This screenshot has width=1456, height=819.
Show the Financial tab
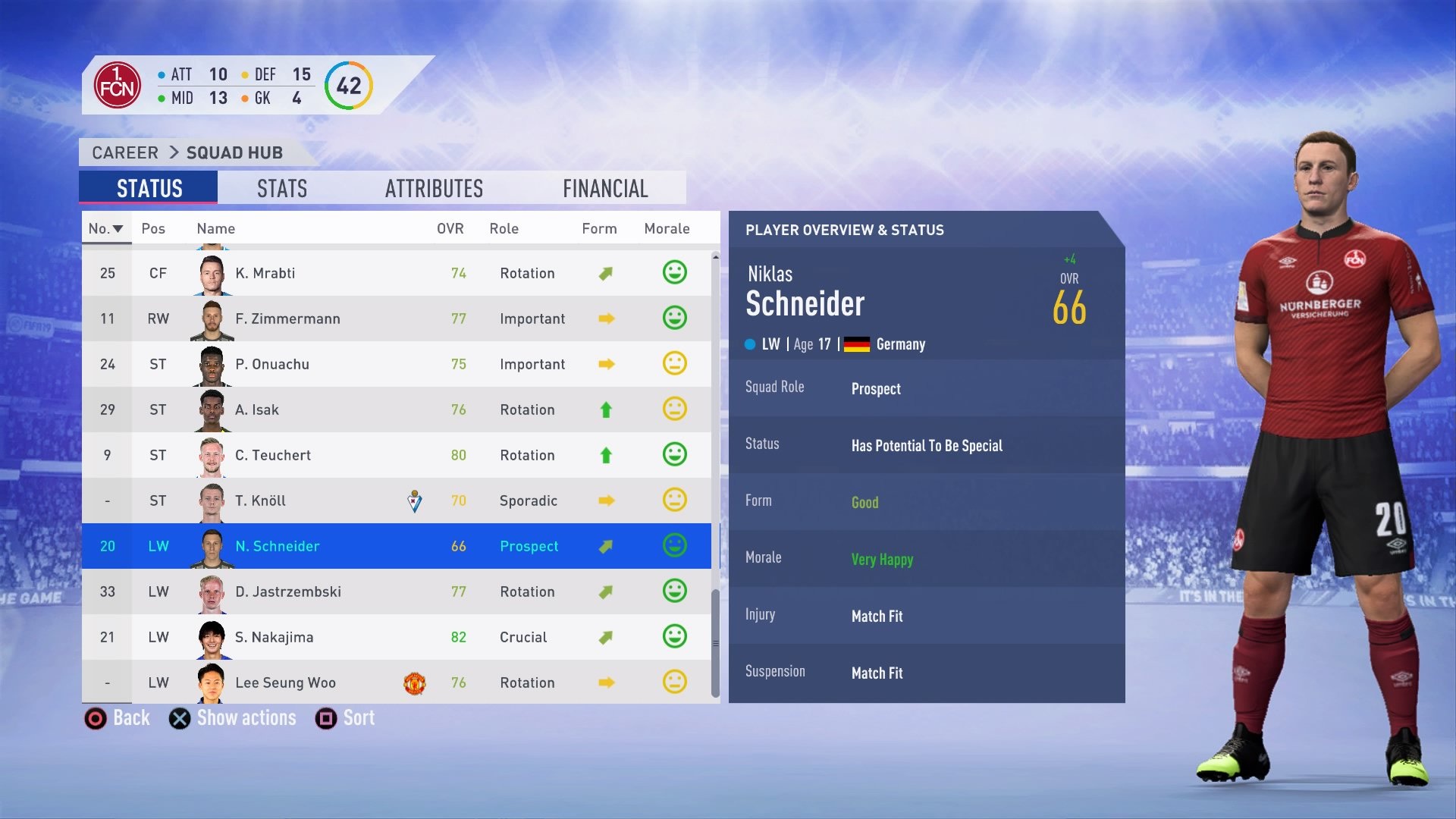click(x=605, y=188)
